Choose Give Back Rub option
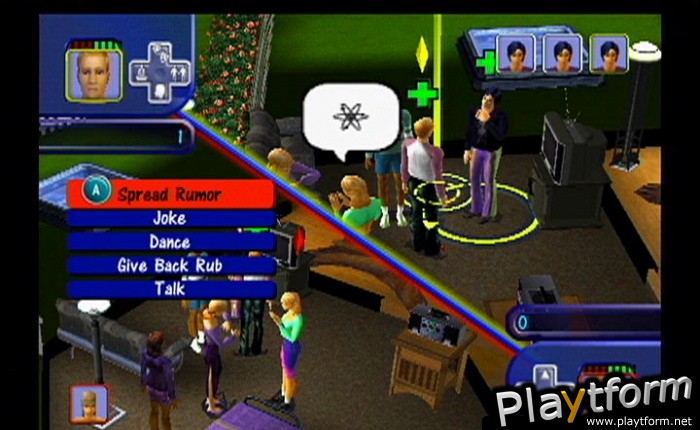This screenshot has height=430, width=700. point(170,265)
